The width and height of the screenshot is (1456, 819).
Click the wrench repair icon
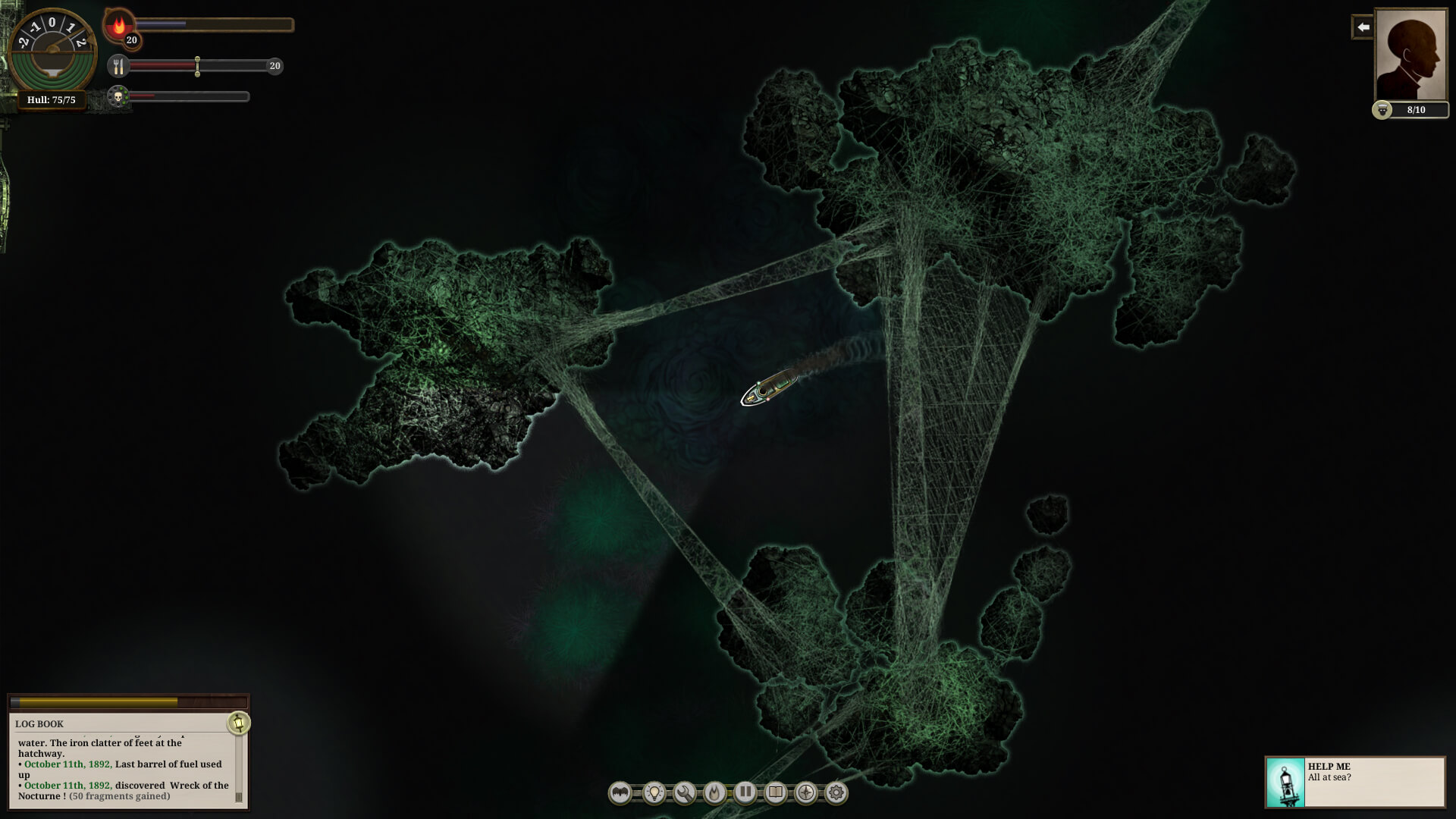tap(684, 792)
